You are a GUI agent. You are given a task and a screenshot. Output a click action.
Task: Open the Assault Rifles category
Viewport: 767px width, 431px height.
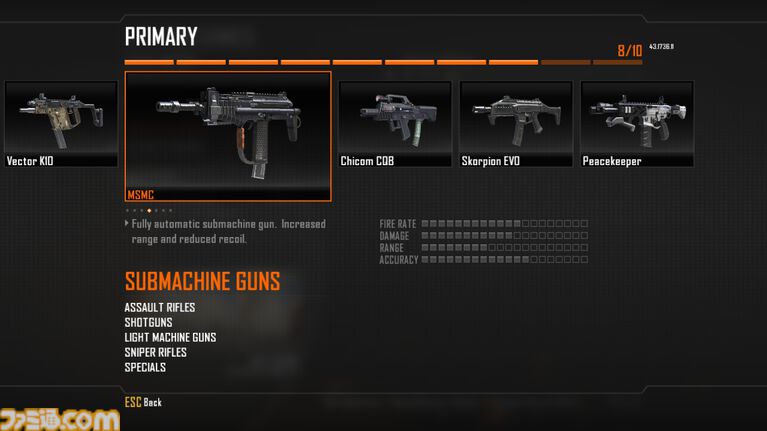(160, 307)
